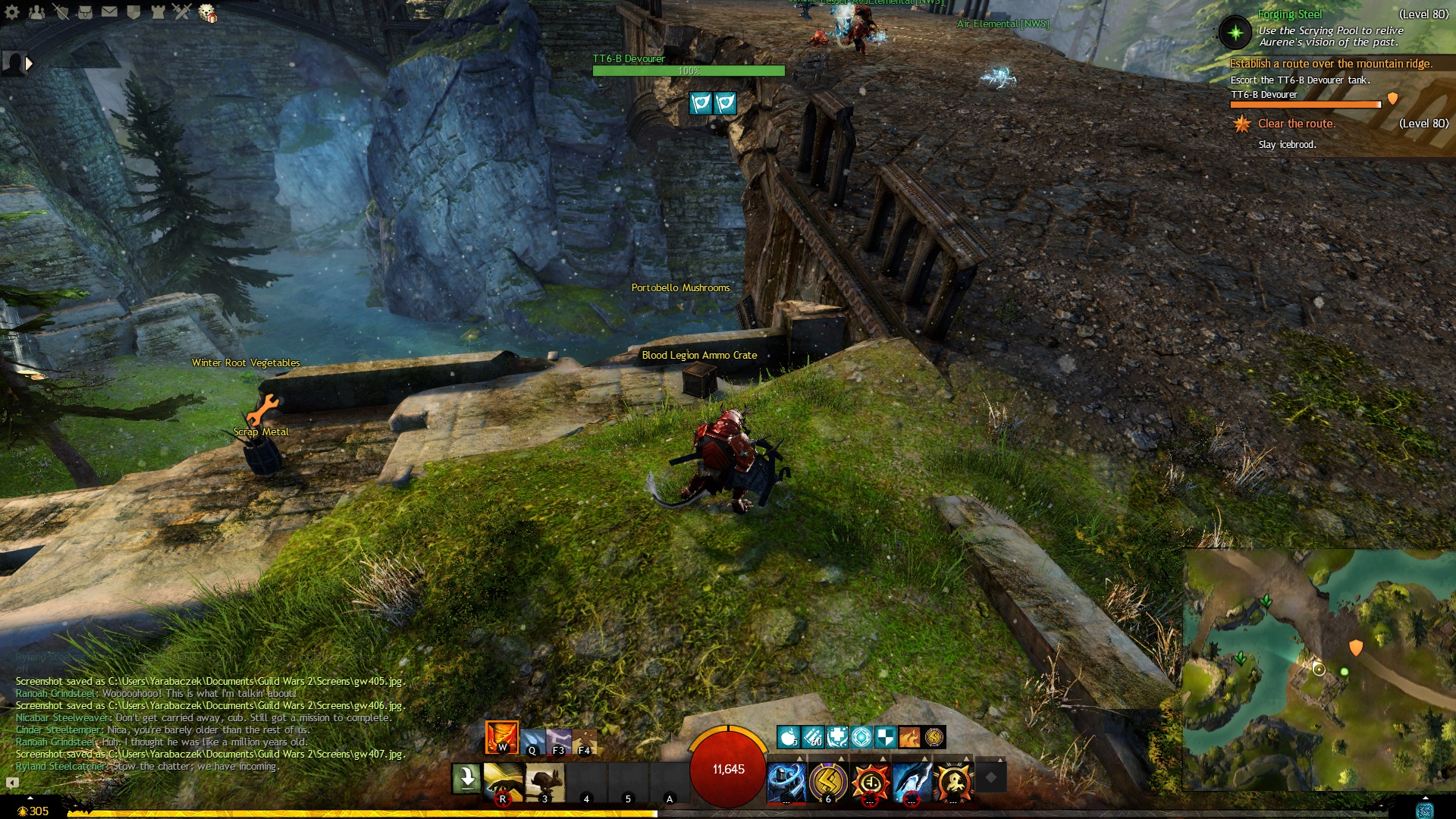The image size is (1456, 819).
Task: Open the game menu gear icon
Action: 12,12
